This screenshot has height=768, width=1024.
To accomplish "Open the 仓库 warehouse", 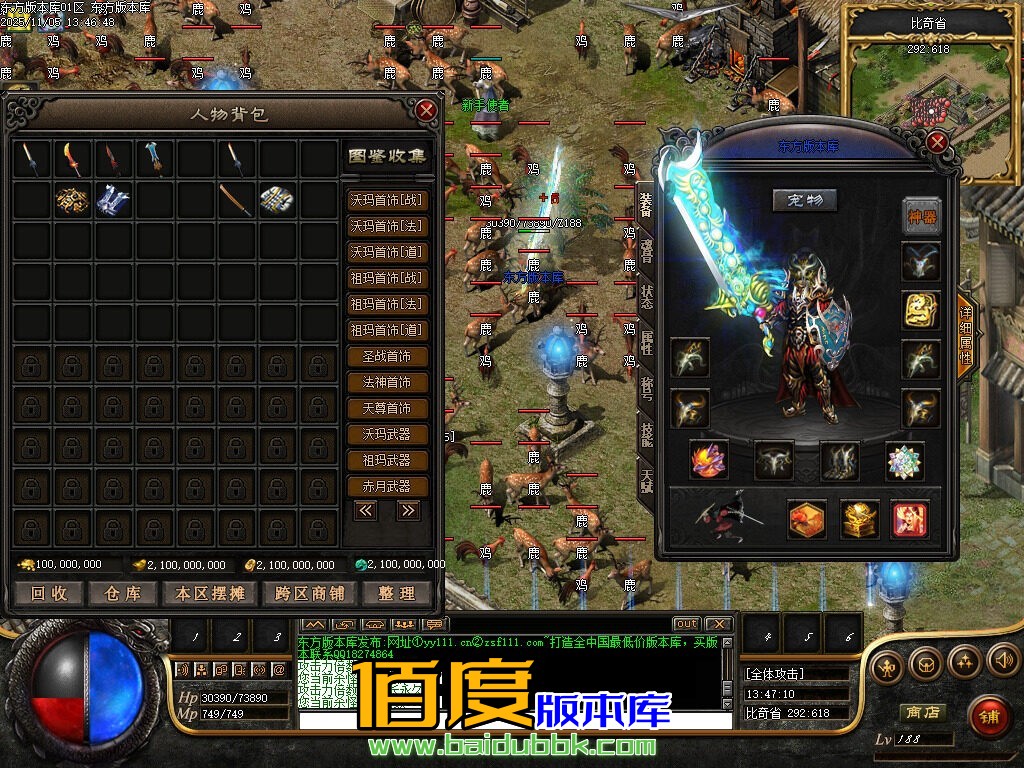I will pyautogui.click(x=123, y=593).
